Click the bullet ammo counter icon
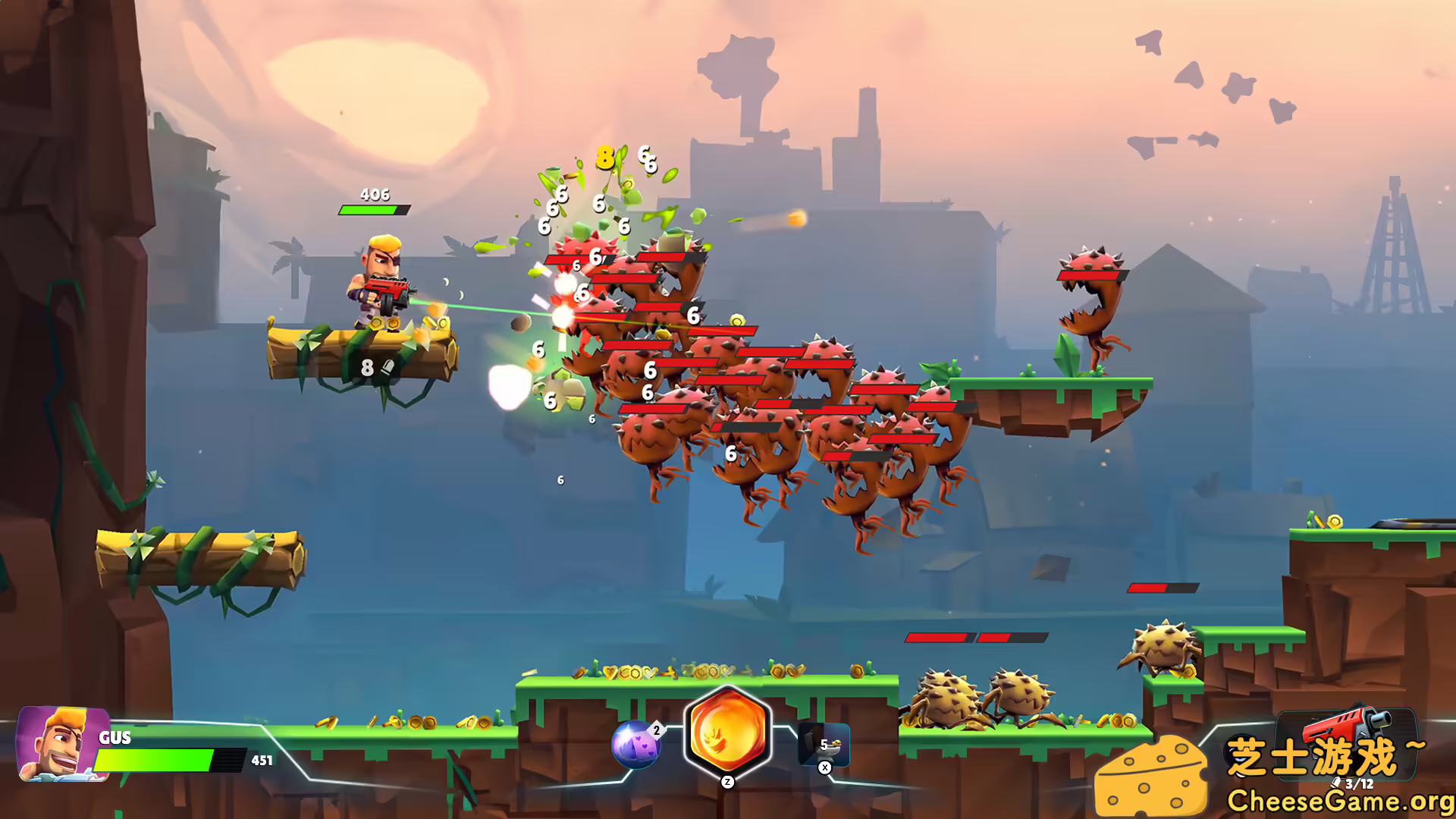 coord(1336,783)
